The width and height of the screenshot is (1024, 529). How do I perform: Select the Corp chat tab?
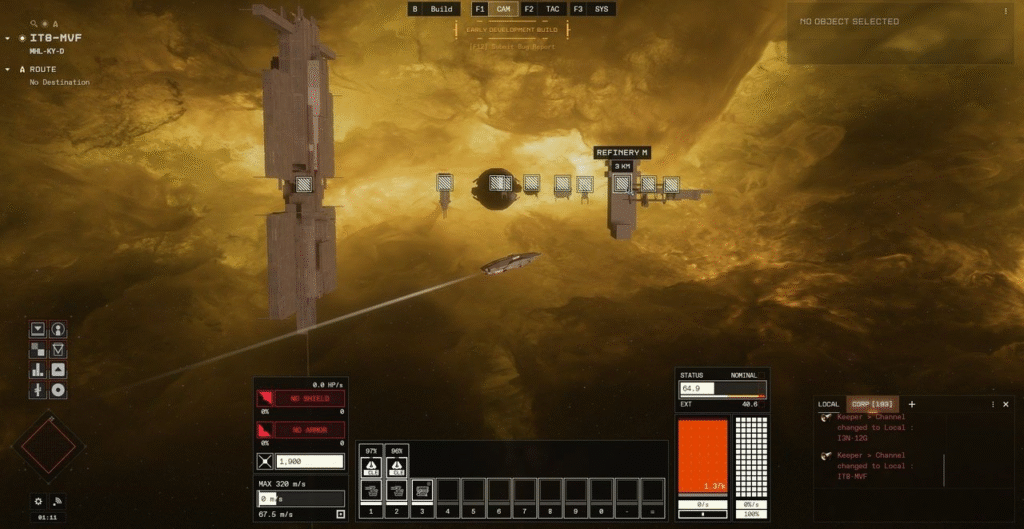pyautogui.click(x=871, y=404)
